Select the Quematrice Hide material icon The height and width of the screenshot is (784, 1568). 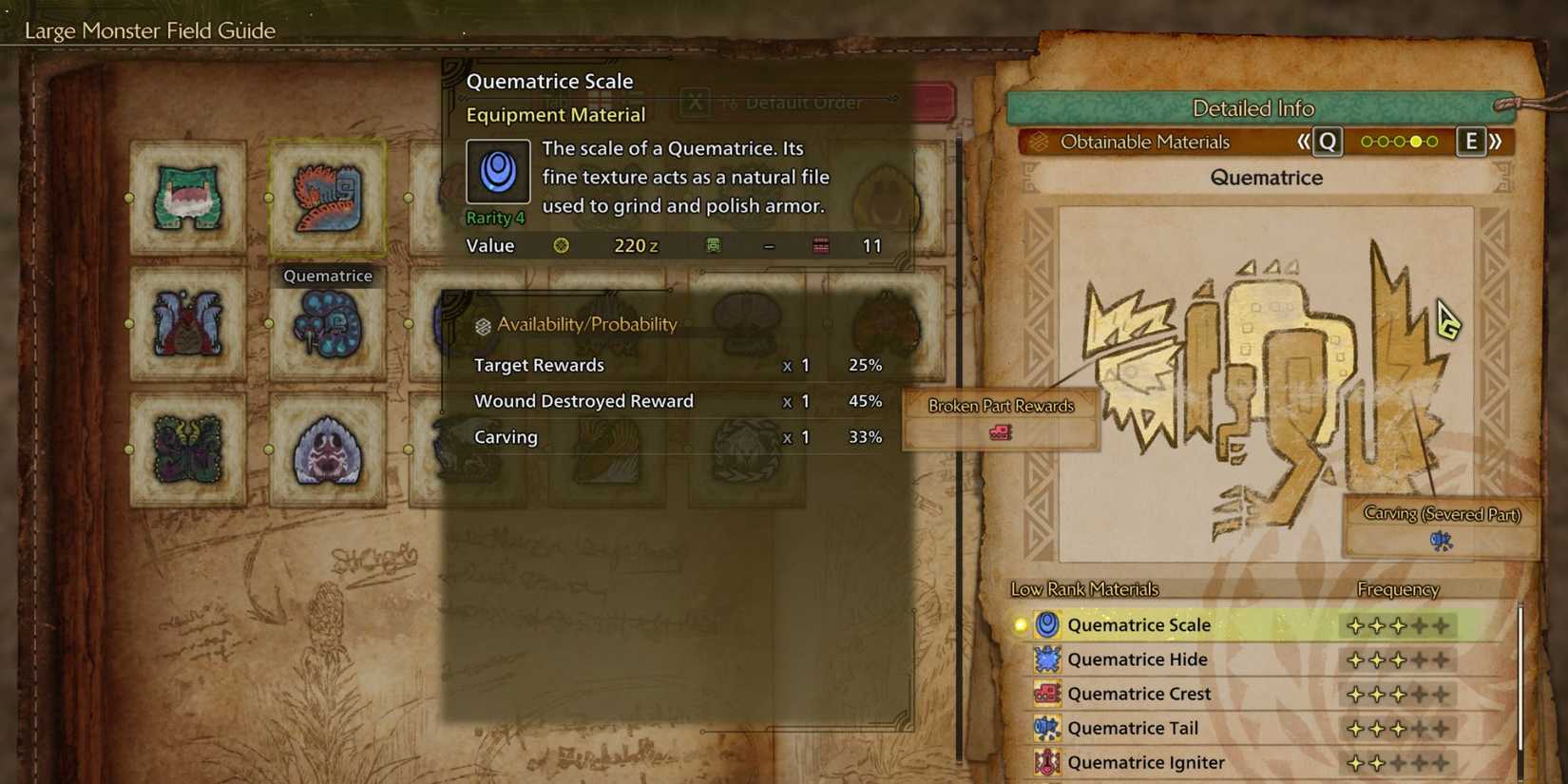pos(1047,659)
